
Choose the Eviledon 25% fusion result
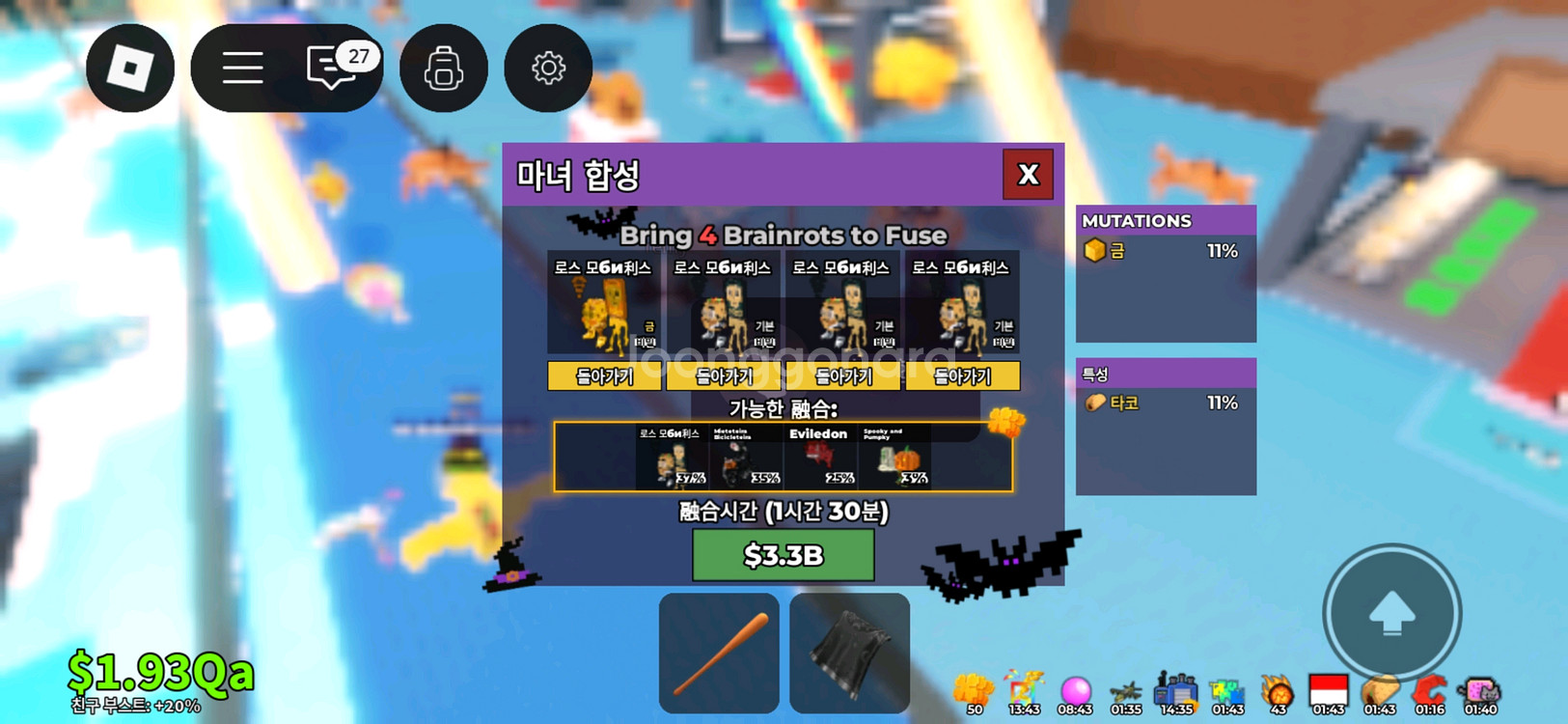(820, 457)
